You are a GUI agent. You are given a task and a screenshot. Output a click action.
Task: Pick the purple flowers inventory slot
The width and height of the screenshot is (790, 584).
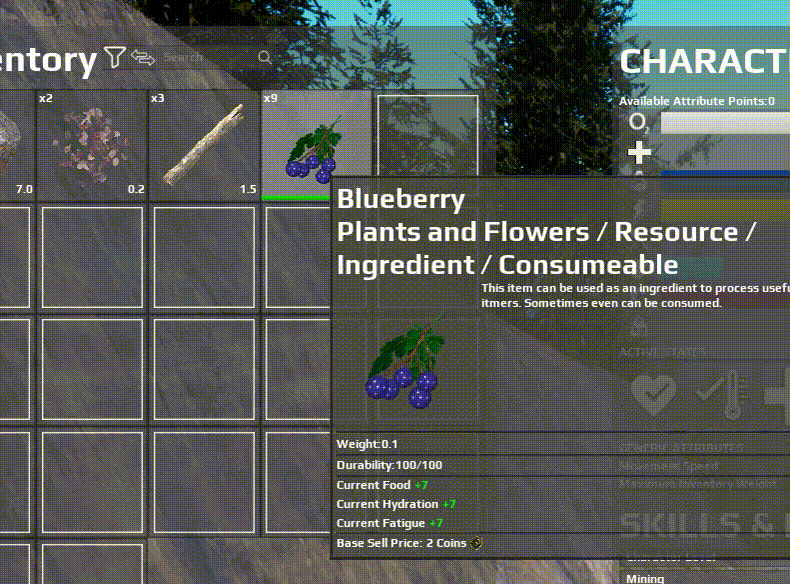pos(92,145)
